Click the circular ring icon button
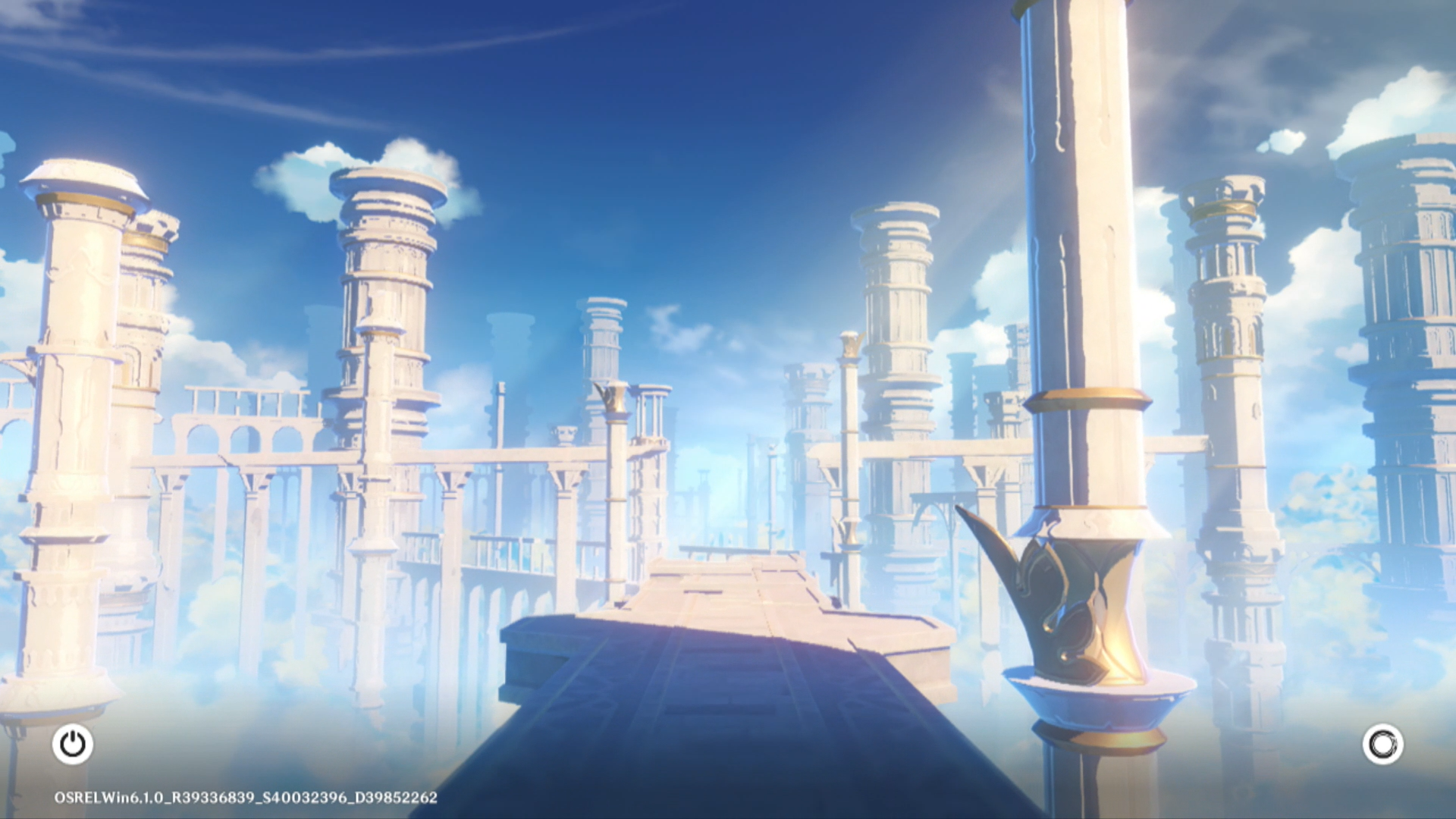 [x=1382, y=744]
